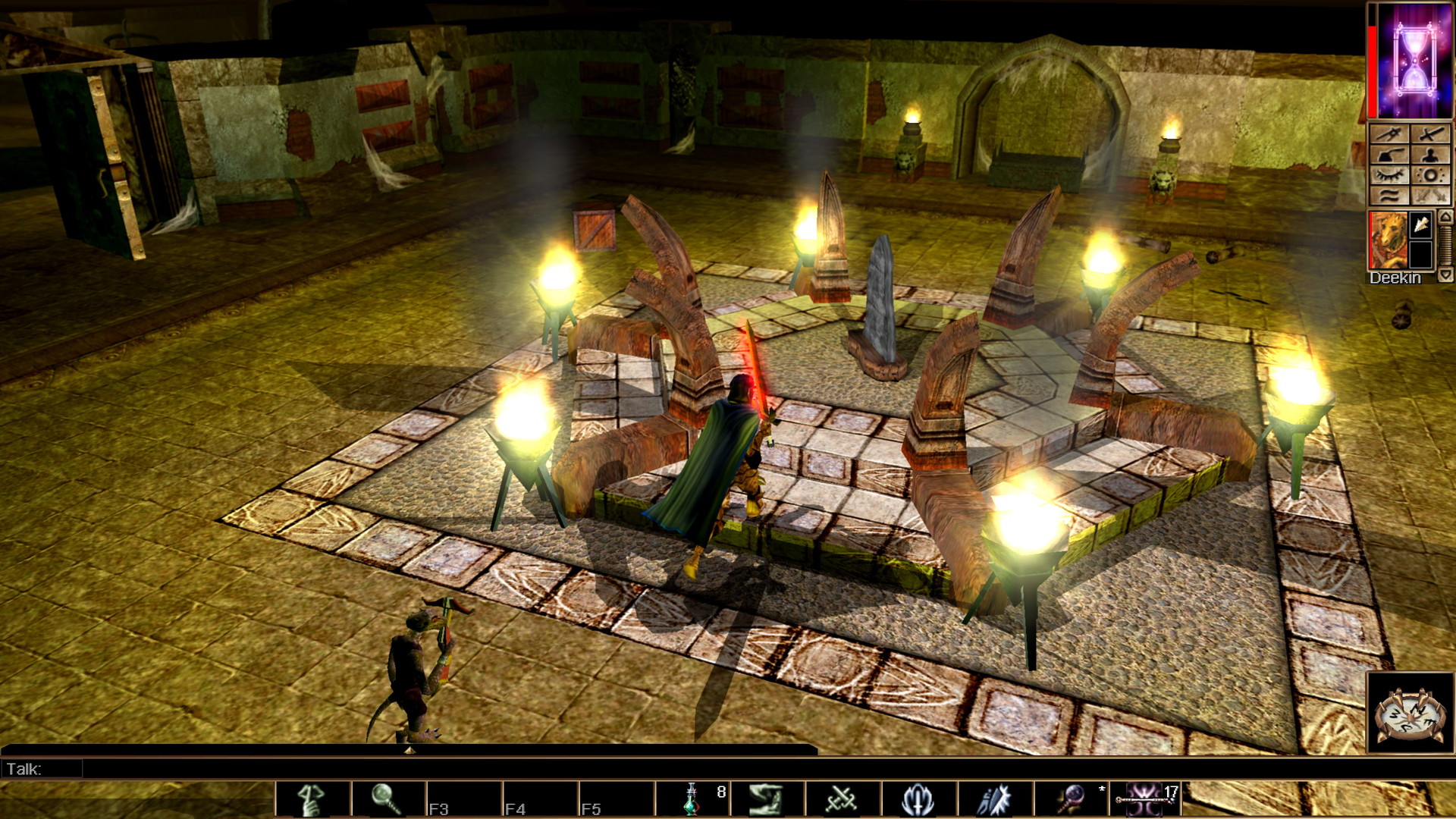Image resolution: width=1456 pixels, height=819 pixels.
Task: Open Options via the circular dial icon
Action: (x=1431, y=175)
